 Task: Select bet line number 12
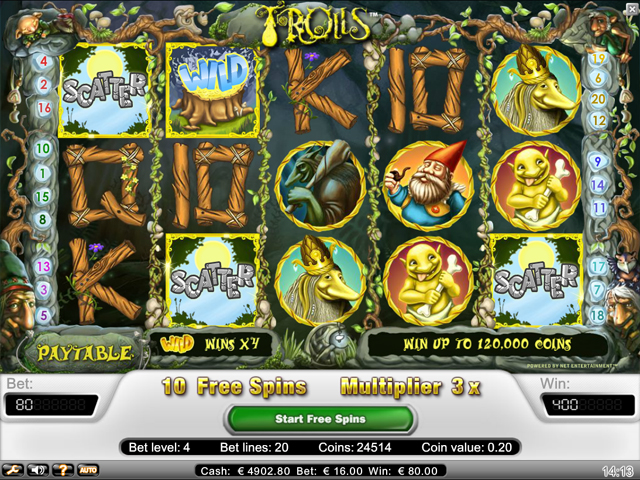598,120
